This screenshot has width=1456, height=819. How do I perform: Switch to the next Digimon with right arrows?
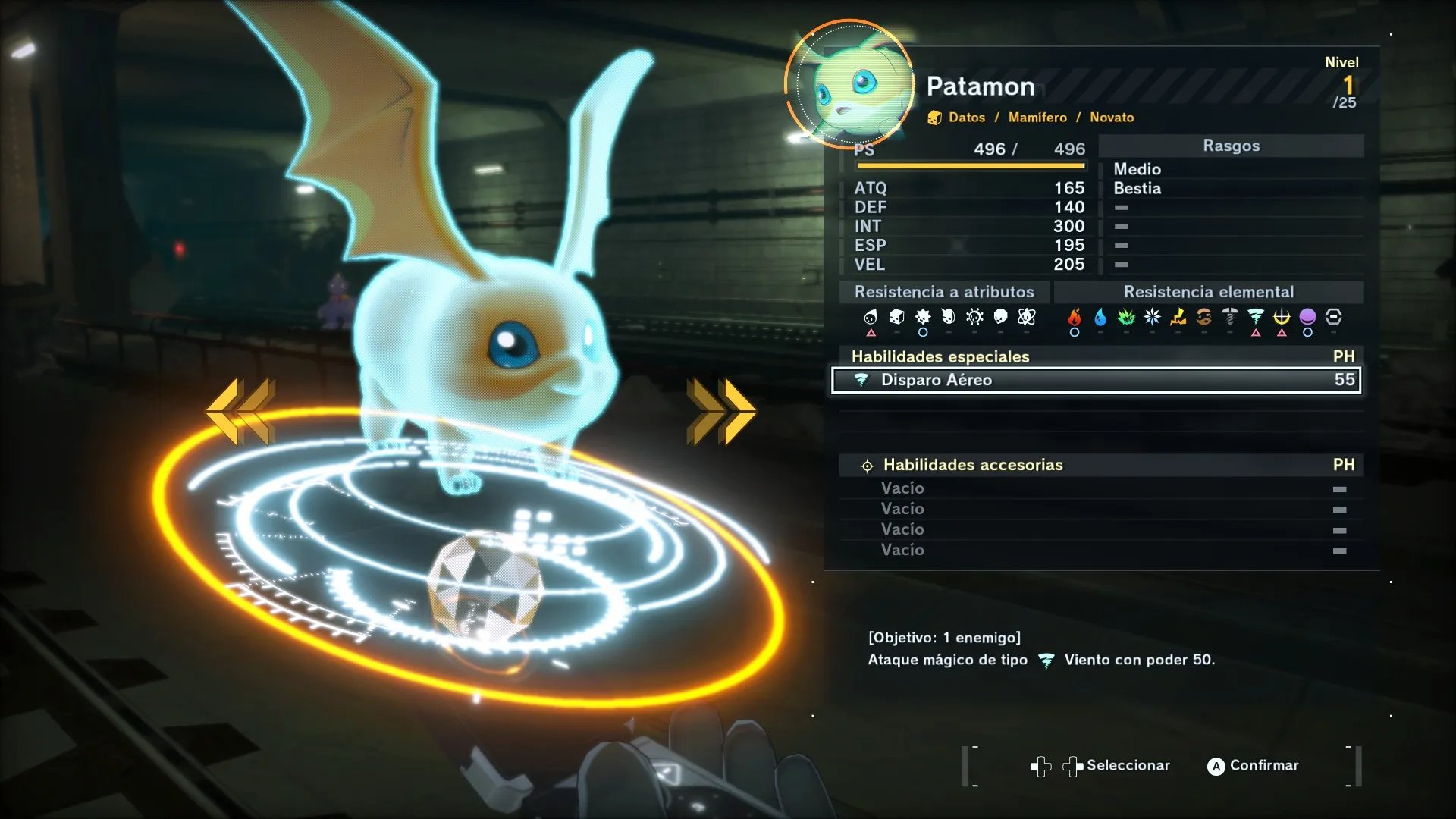[721, 411]
